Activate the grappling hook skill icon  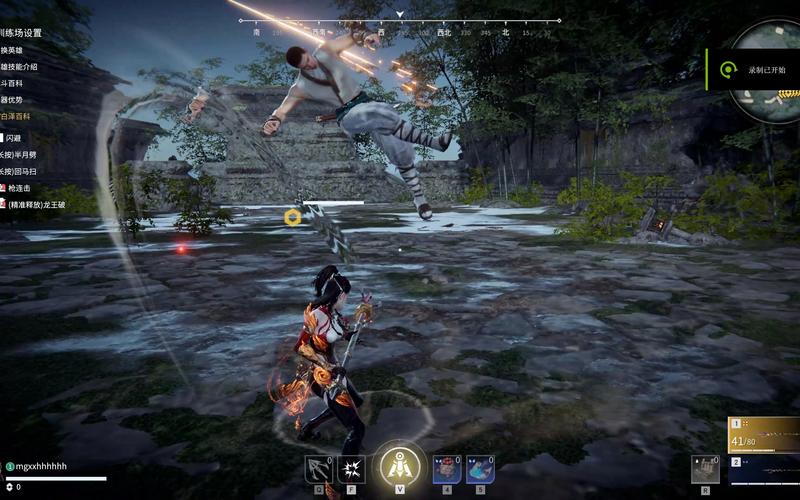pos(319,469)
